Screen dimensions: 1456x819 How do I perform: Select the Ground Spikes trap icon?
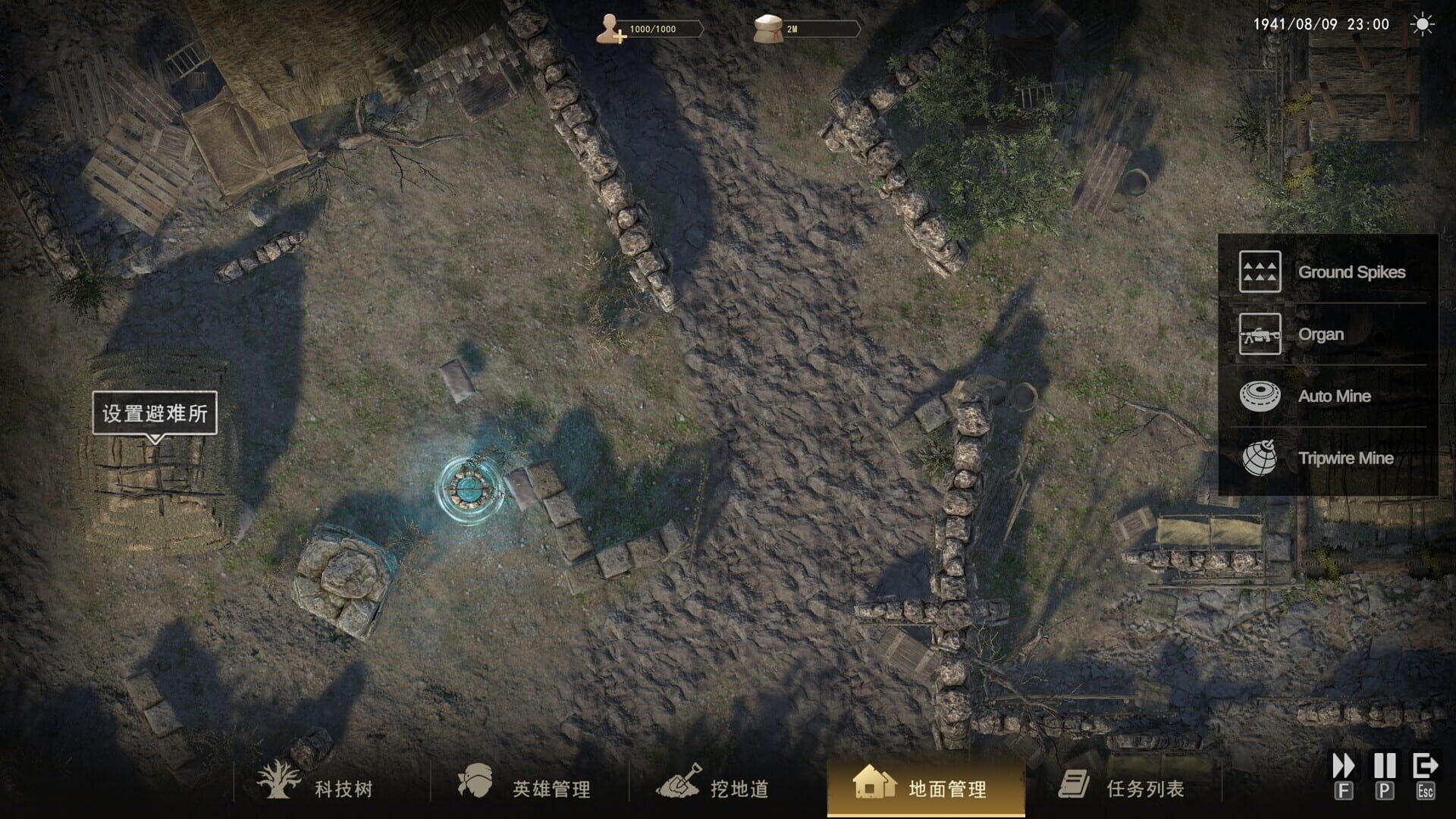click(x=1259, y=273)
